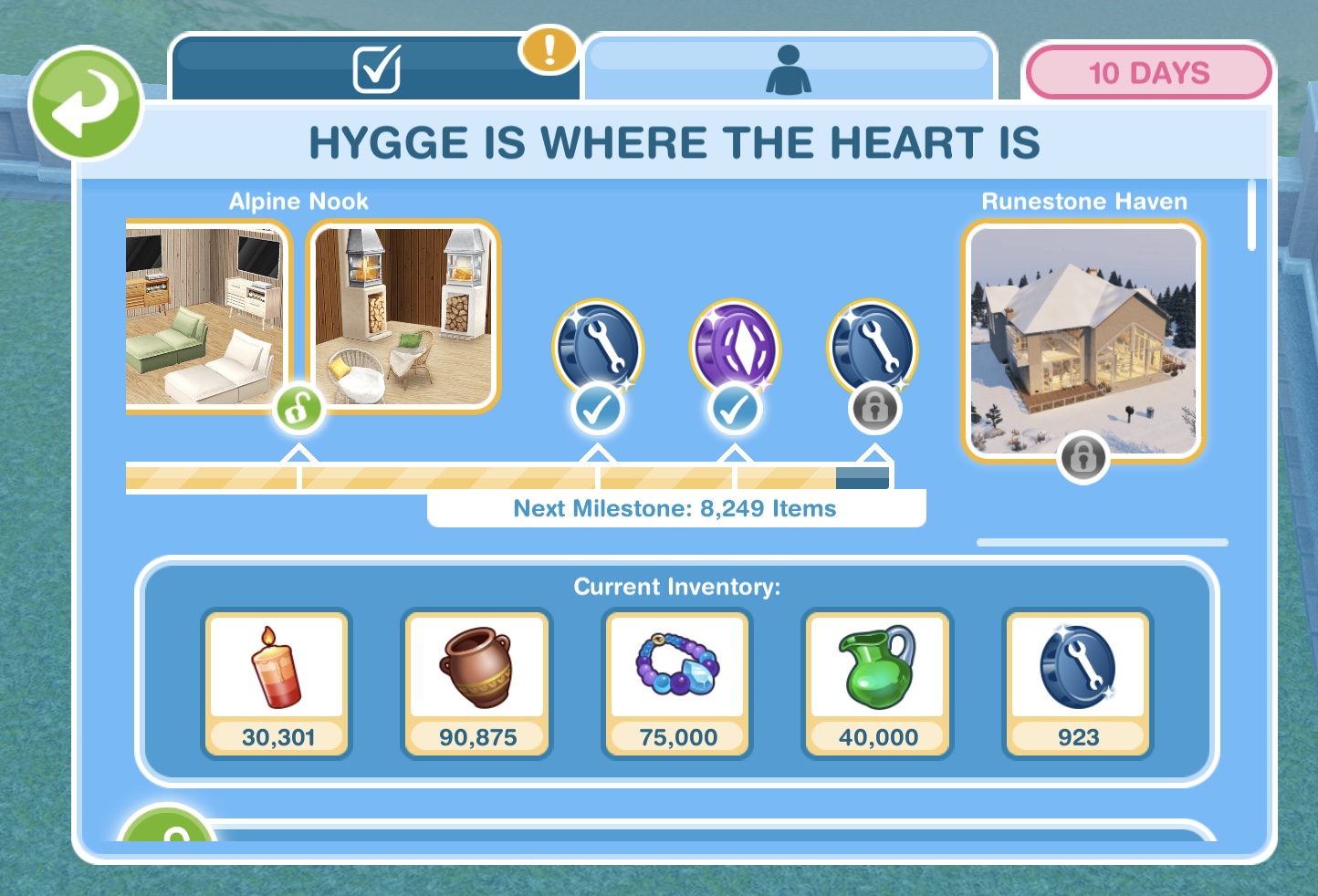The image size is (1318, 896).
Task: View the Alpine Nook fireplace thumbnail
Action: tap(403, 315)
